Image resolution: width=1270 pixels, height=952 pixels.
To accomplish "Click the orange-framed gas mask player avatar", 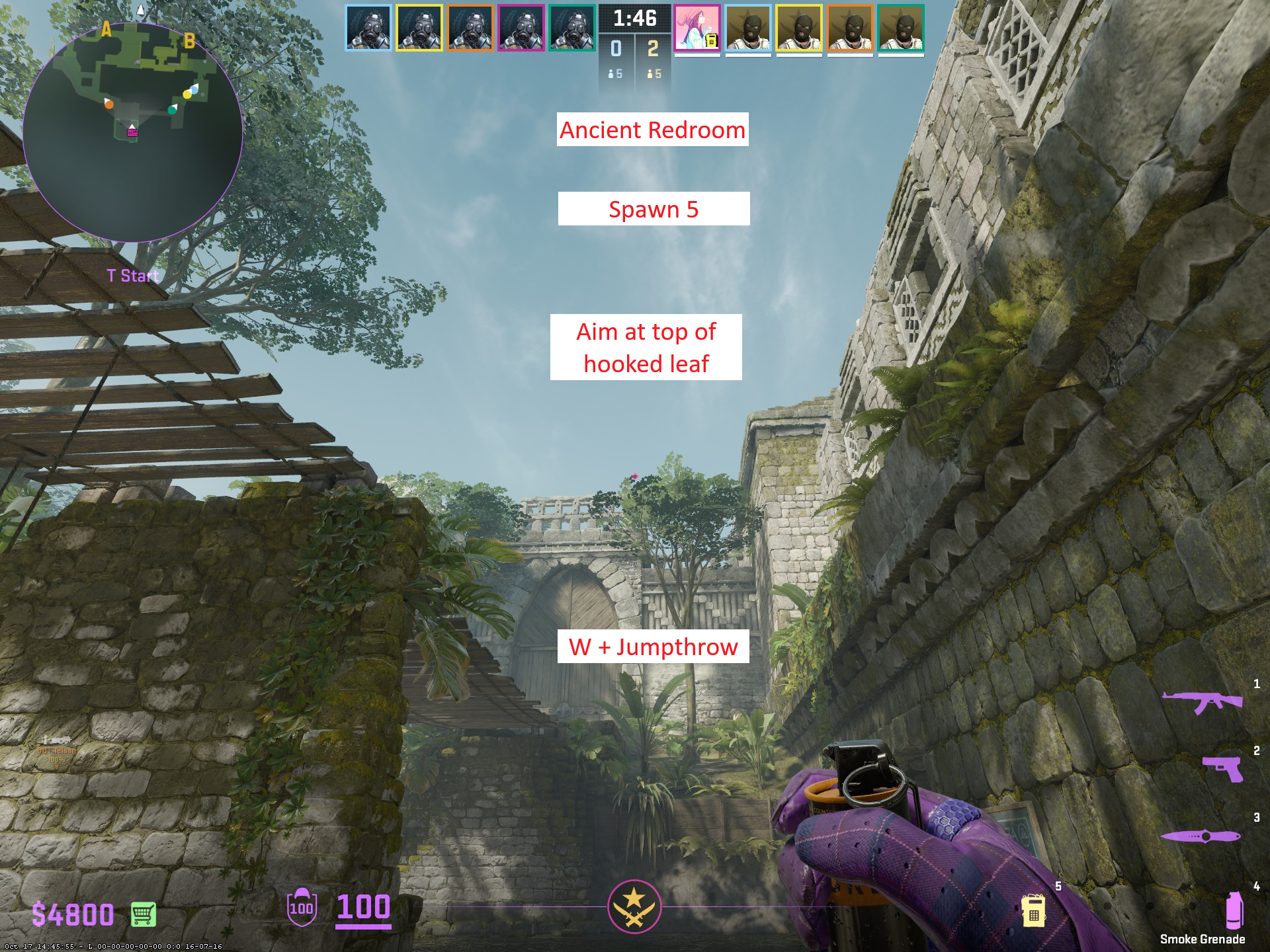I will point(470,28).
